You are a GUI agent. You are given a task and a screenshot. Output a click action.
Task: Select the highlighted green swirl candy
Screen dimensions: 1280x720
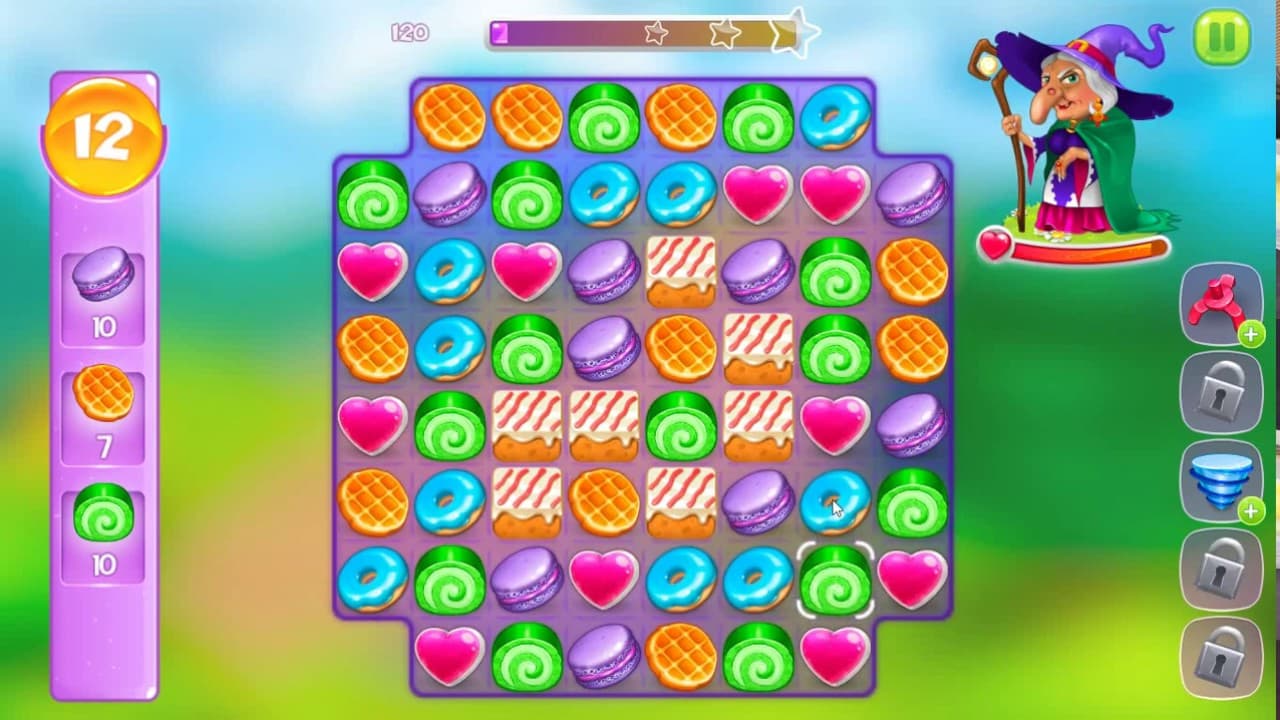coord(834,580)
